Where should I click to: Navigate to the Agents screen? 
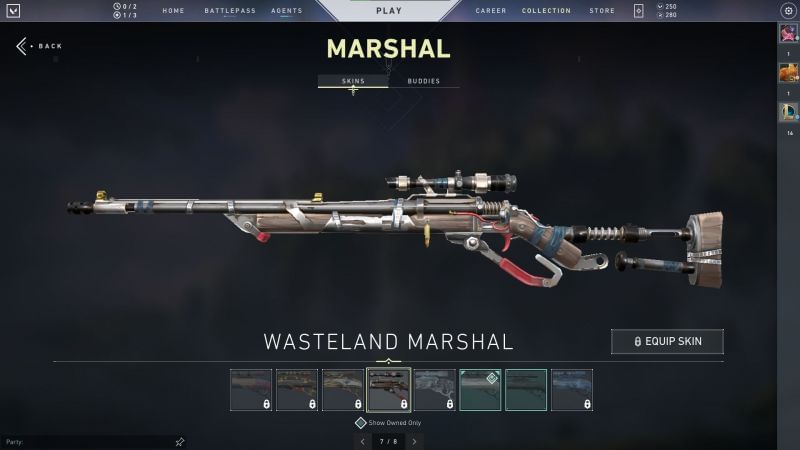click(x=287, y=11)
